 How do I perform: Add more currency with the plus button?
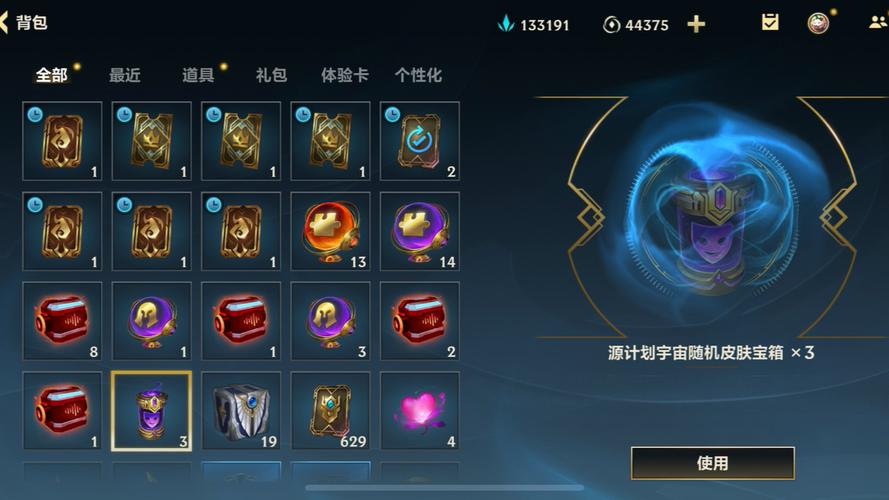pyautogui.click(x=696, y=24)
